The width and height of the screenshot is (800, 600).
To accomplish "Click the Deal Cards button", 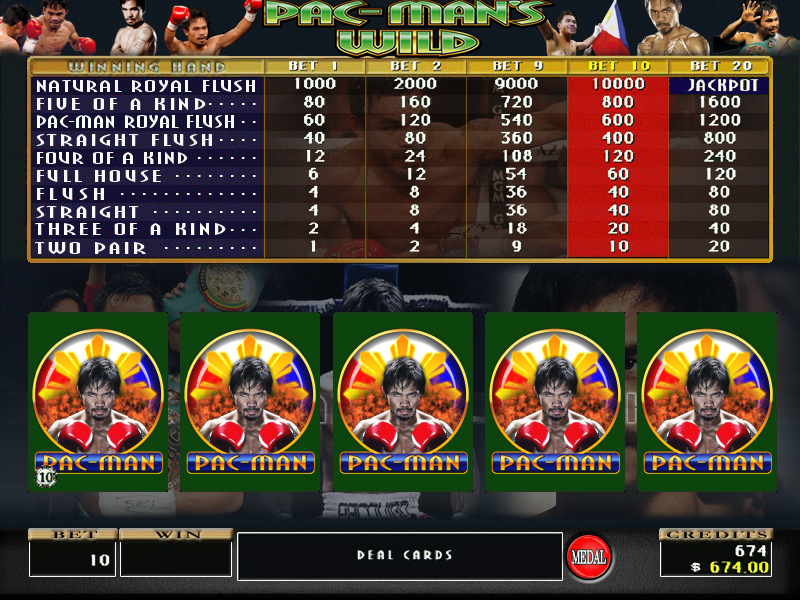I will 400,555.
